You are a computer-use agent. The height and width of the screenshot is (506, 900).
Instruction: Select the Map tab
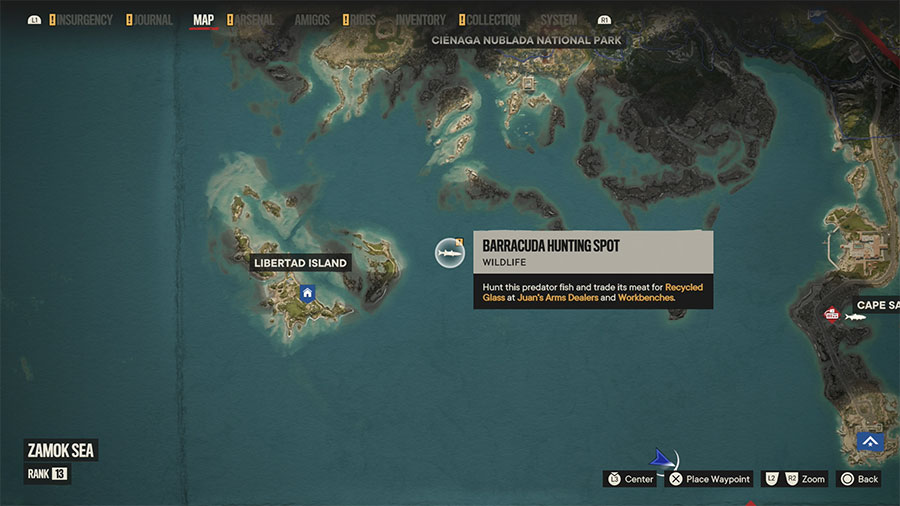click(203, 20)
